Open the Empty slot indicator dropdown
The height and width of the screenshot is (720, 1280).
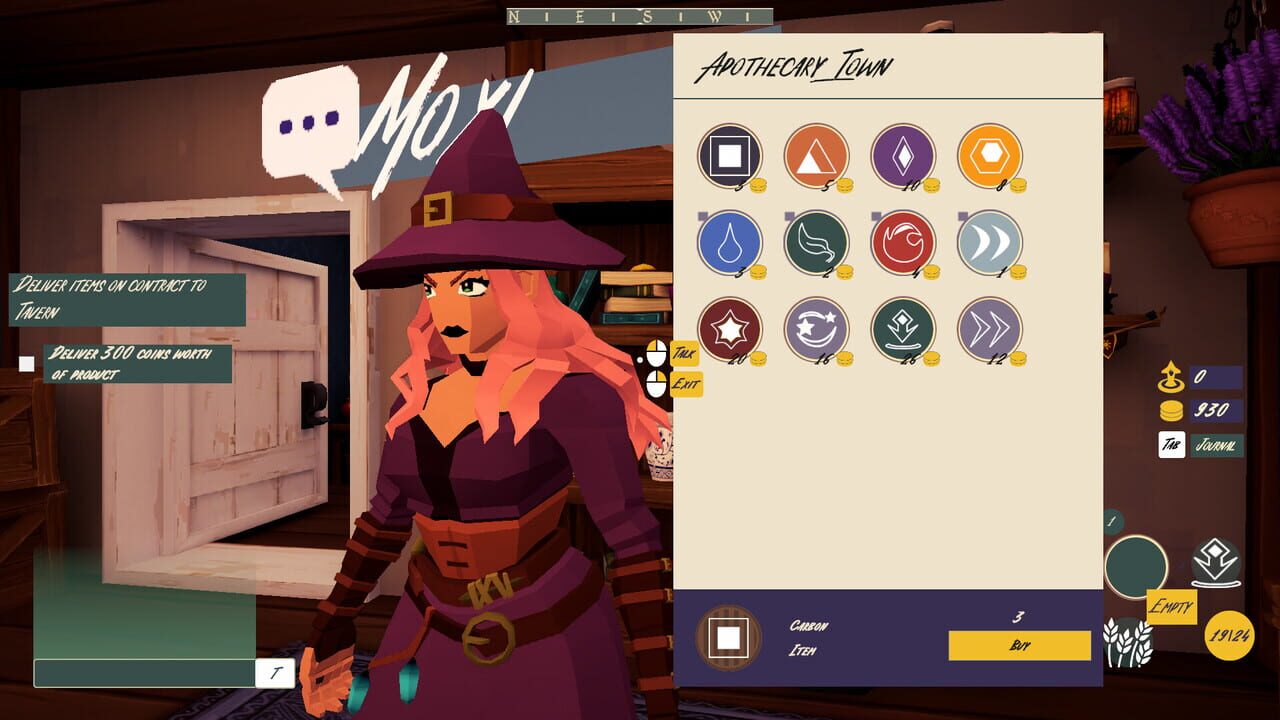[x=1170, y=606]
